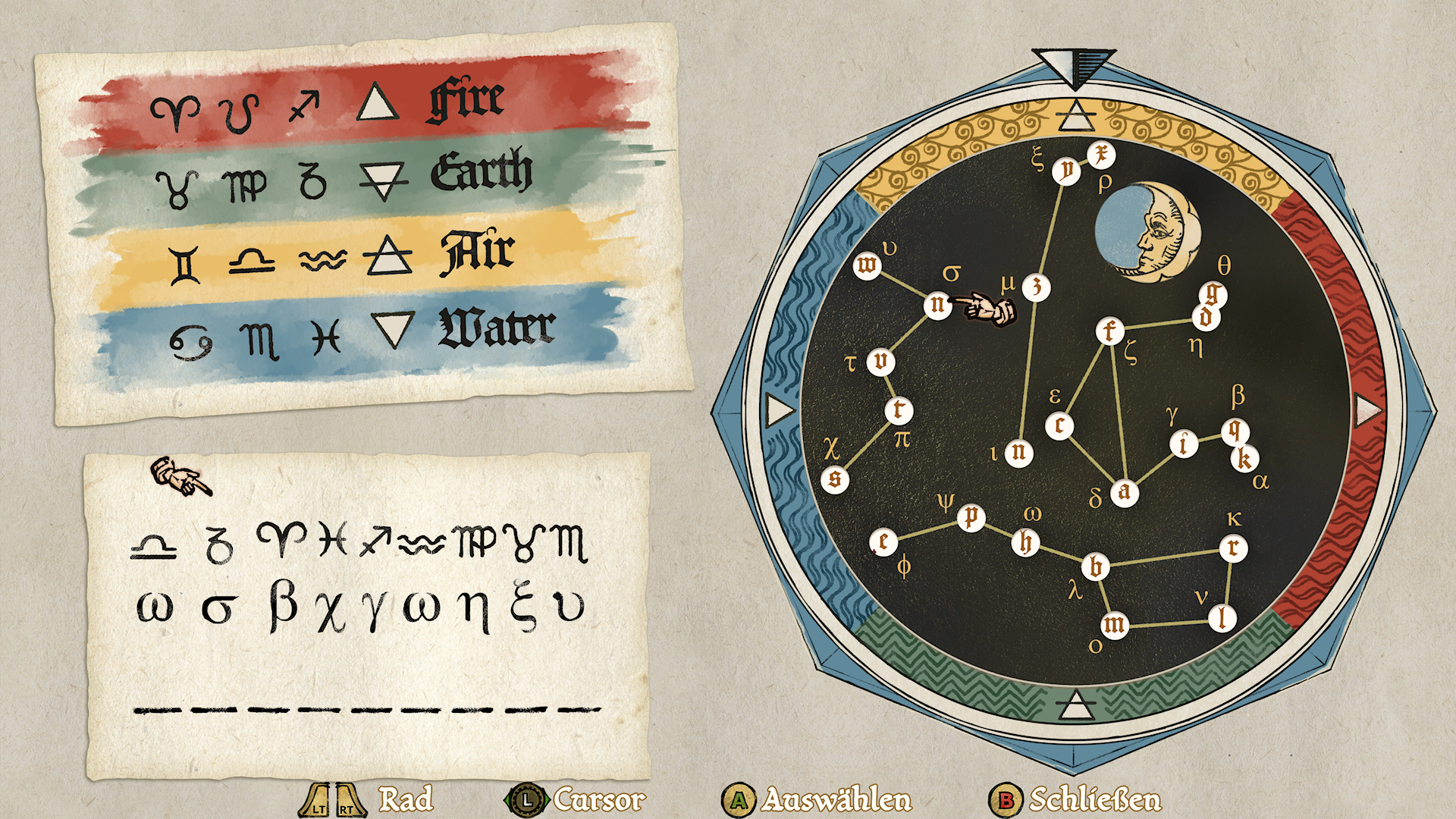Select the letter a star near delta
1456x819 pixels.
coord(1124,492)
